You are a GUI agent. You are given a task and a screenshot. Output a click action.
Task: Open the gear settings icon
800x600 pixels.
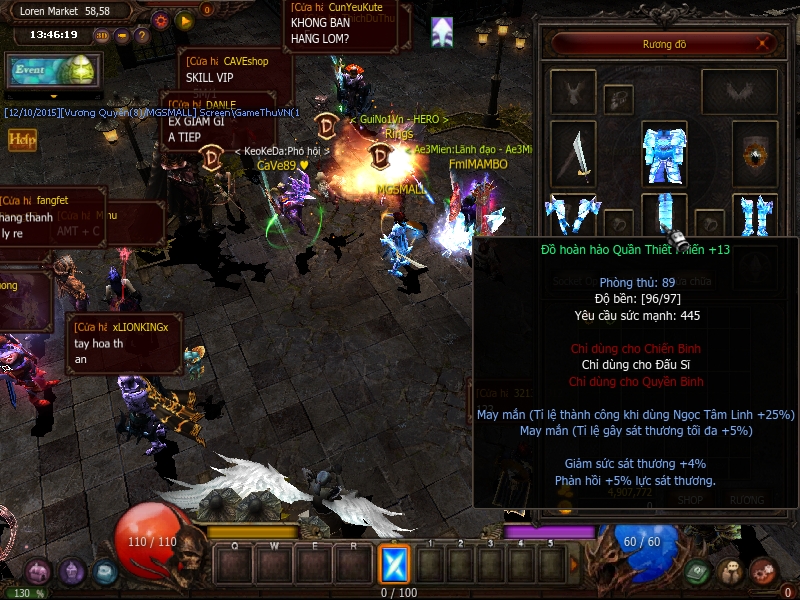[x=161, y=19]
